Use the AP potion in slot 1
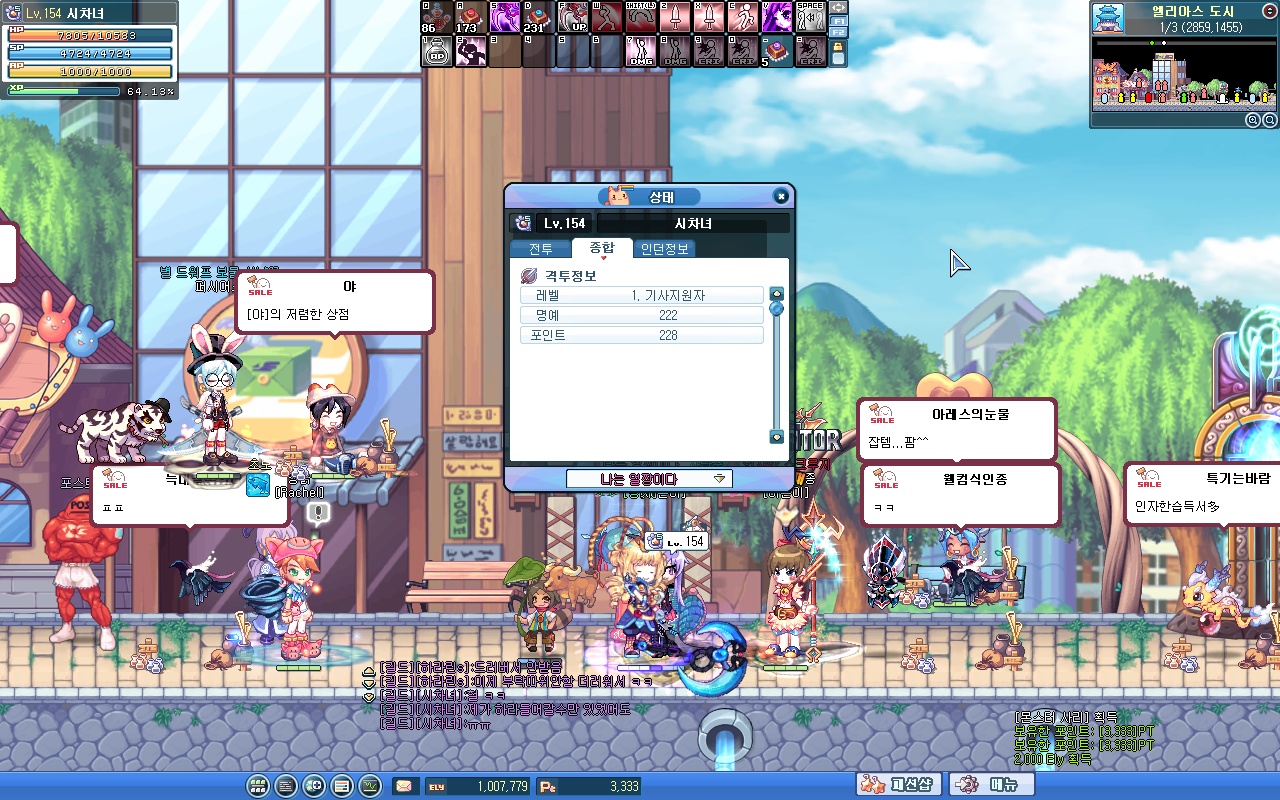1280x800 pixels. click(437, 53)
